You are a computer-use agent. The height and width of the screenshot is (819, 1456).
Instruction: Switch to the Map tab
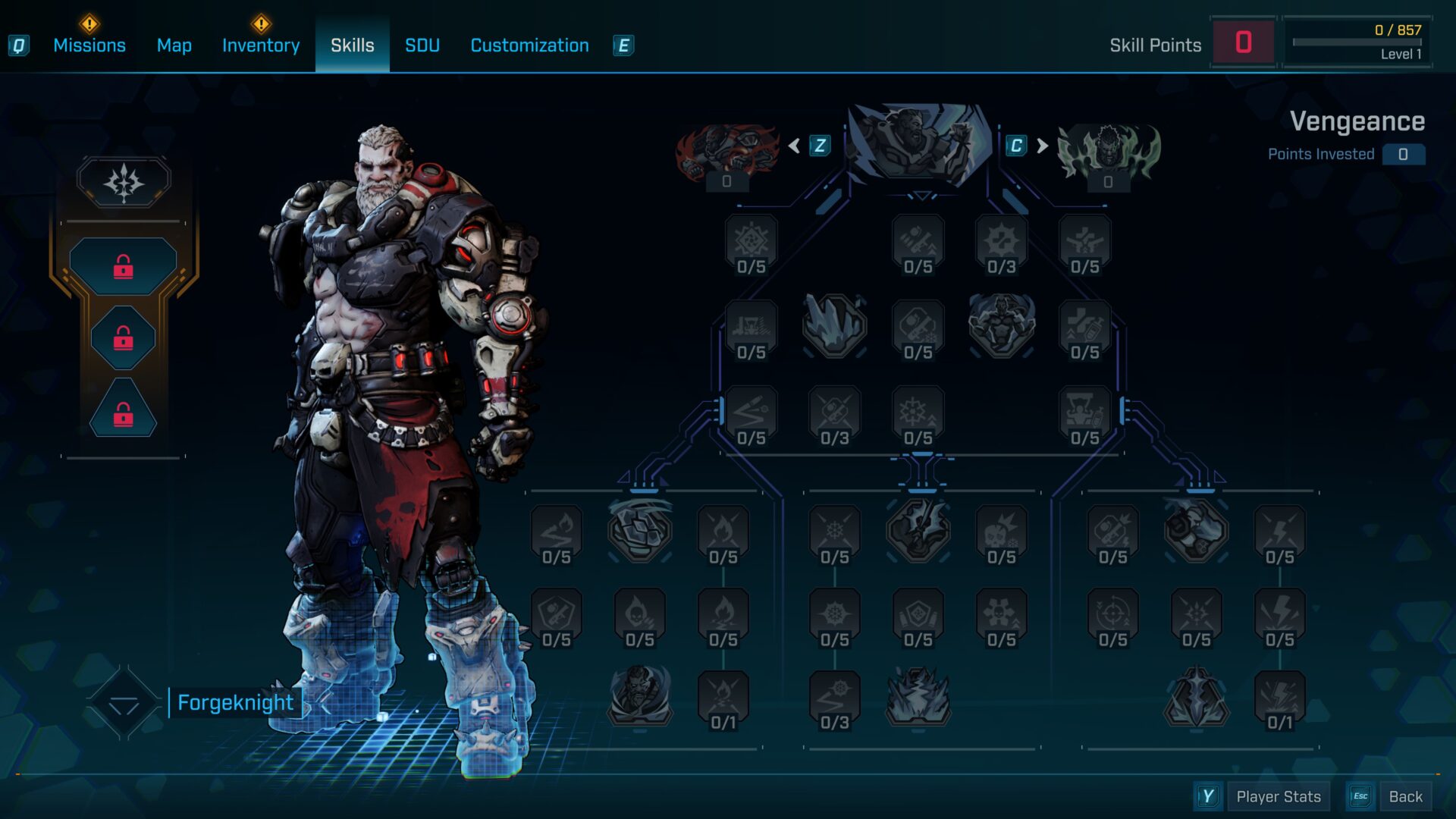pyautogui.click(x=174, y=45)
